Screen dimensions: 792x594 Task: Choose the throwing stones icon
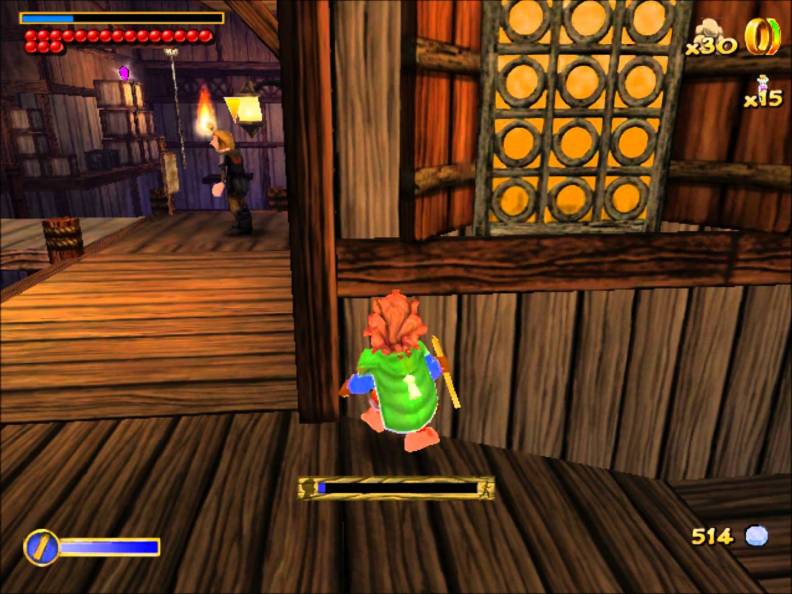pos(712,30)
